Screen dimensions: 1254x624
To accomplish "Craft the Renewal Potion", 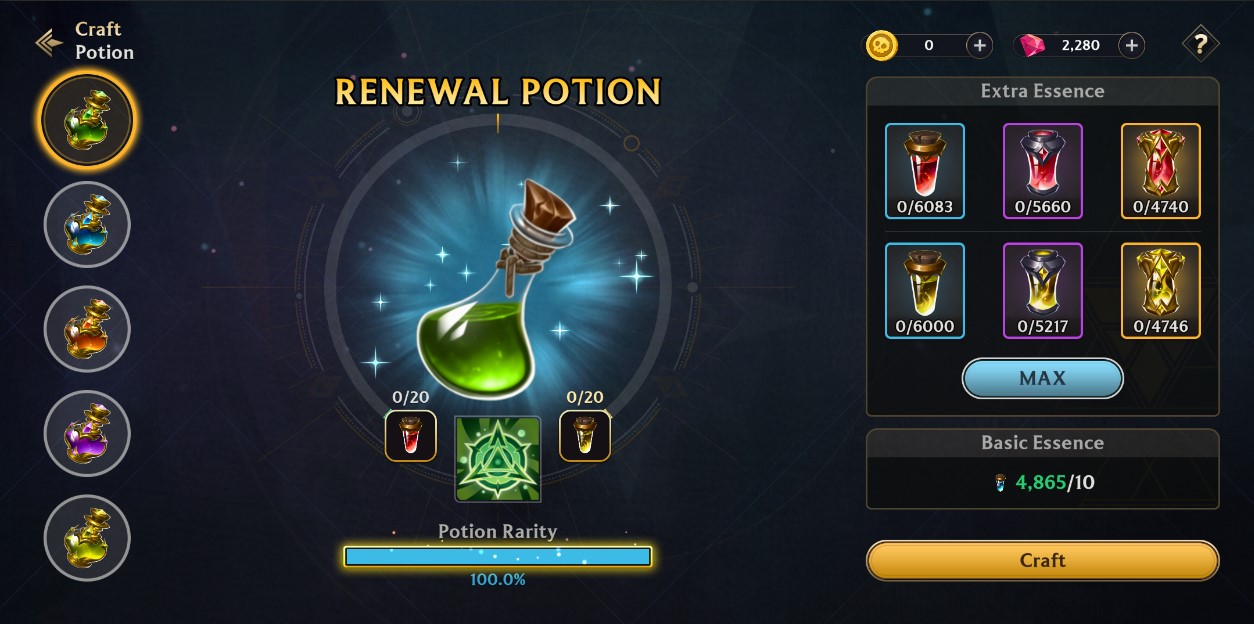I will pyautogui.click(x=1042, y=560).
